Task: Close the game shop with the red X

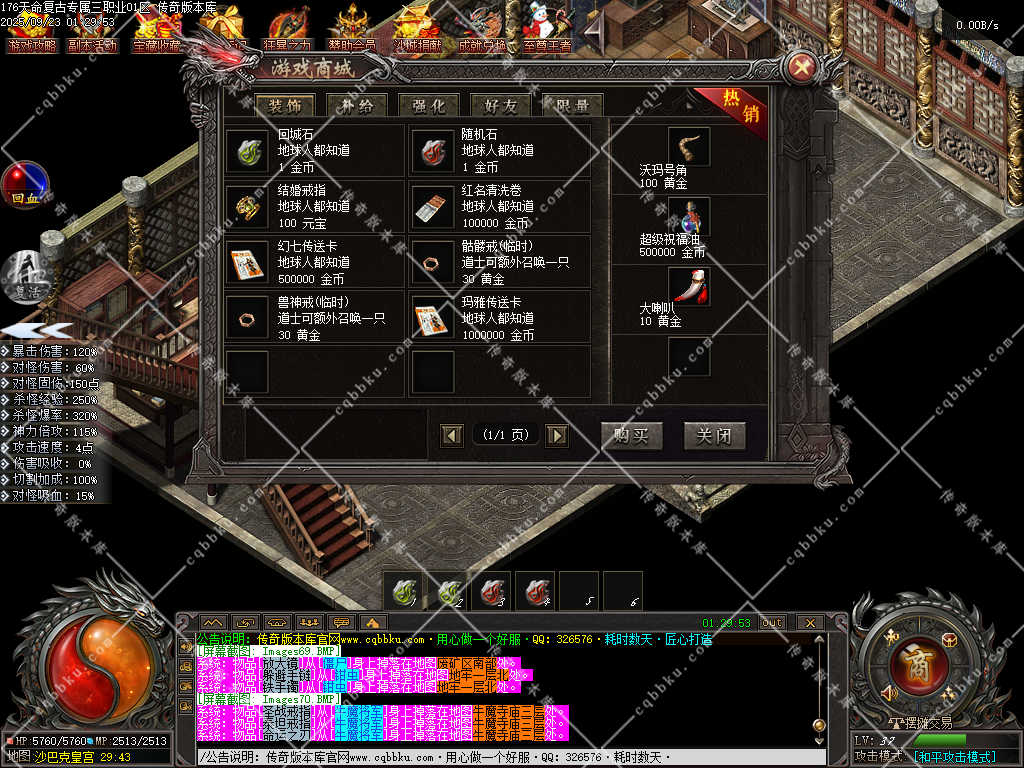Action: [x=802, y=68]
